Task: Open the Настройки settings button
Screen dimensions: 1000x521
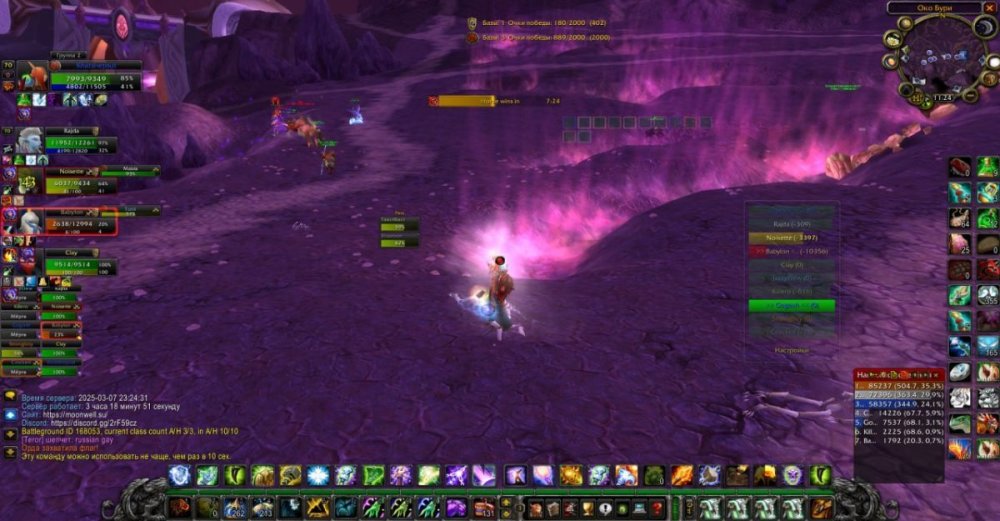Action: tap(791, 351)
